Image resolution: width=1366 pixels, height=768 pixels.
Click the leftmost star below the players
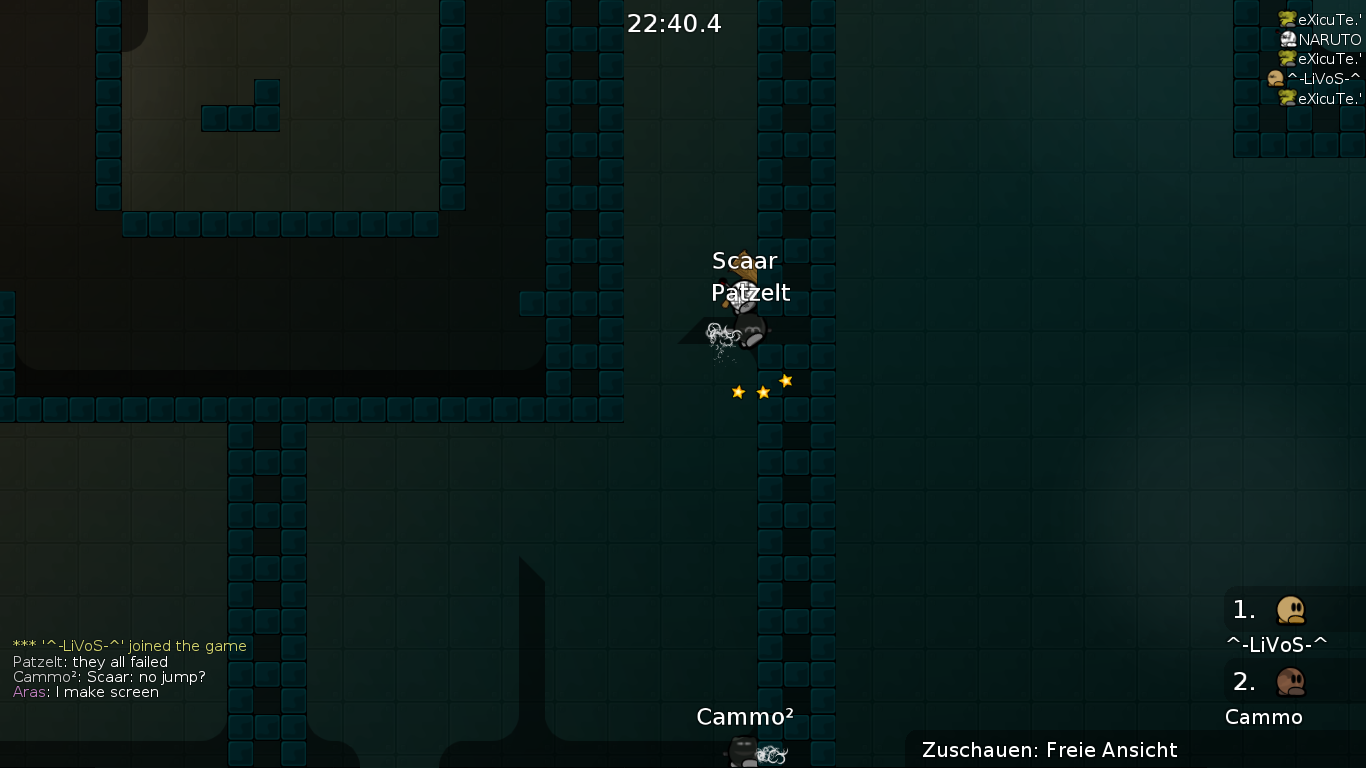(x=737, y=392)
